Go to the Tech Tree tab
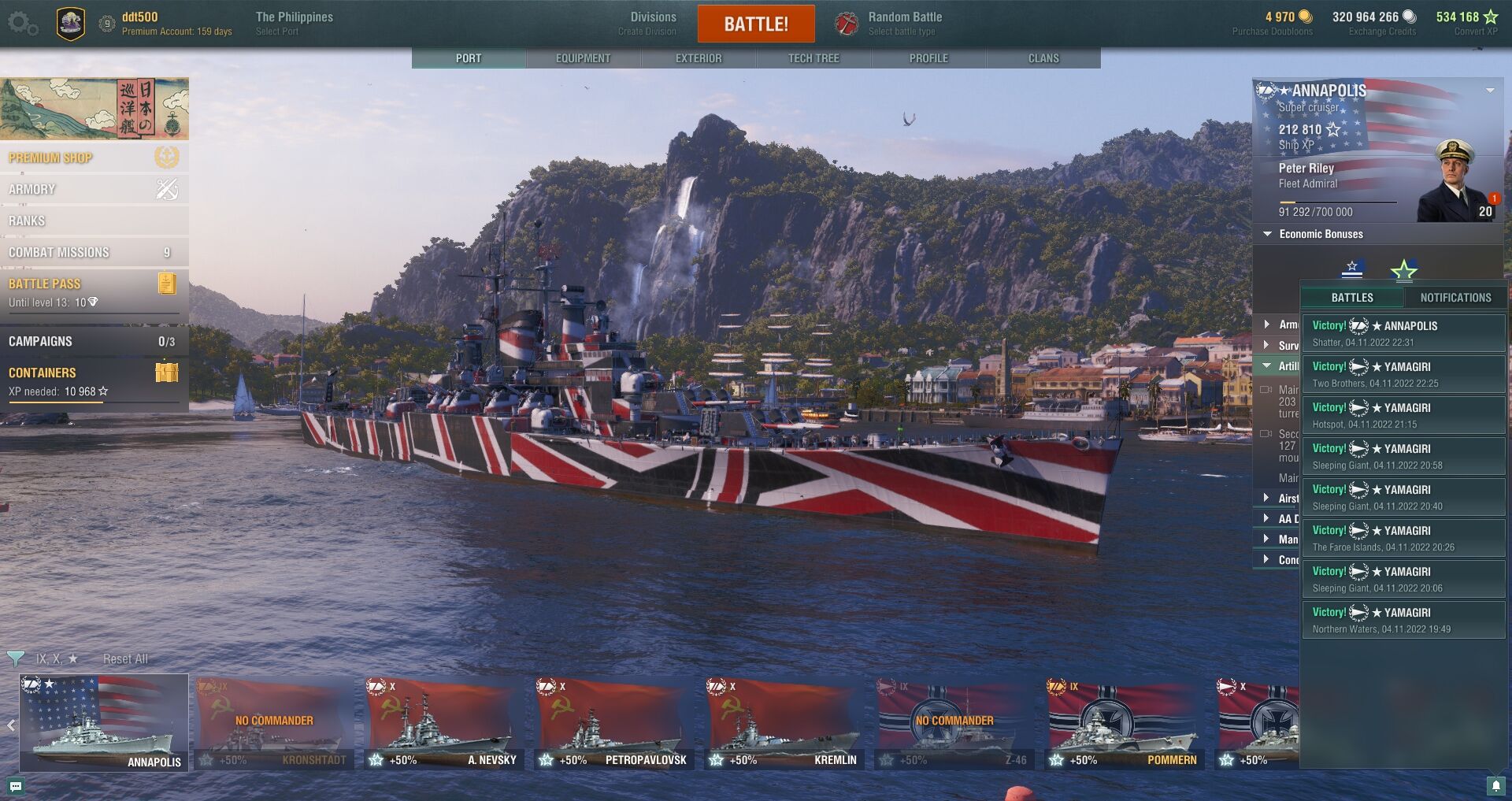 pos(813,58)
